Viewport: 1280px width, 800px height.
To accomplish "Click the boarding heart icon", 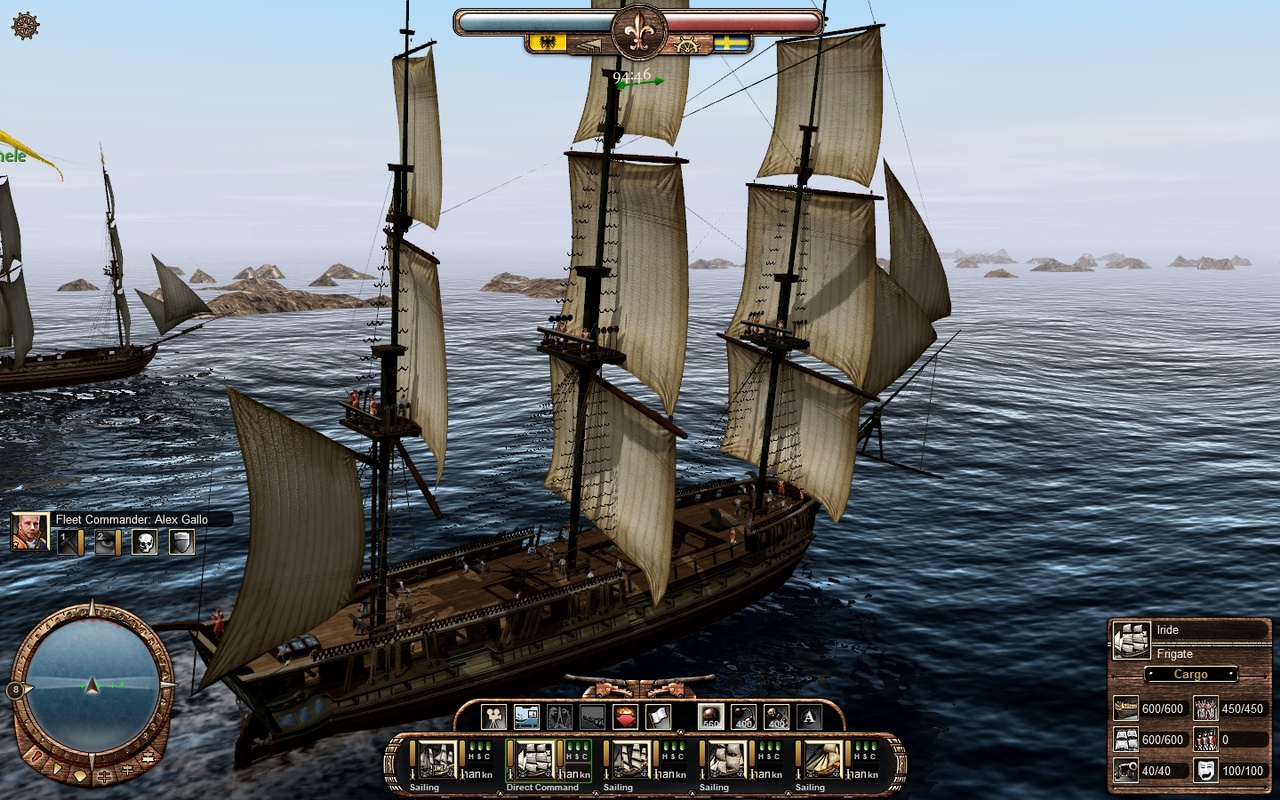I will 624,716.
